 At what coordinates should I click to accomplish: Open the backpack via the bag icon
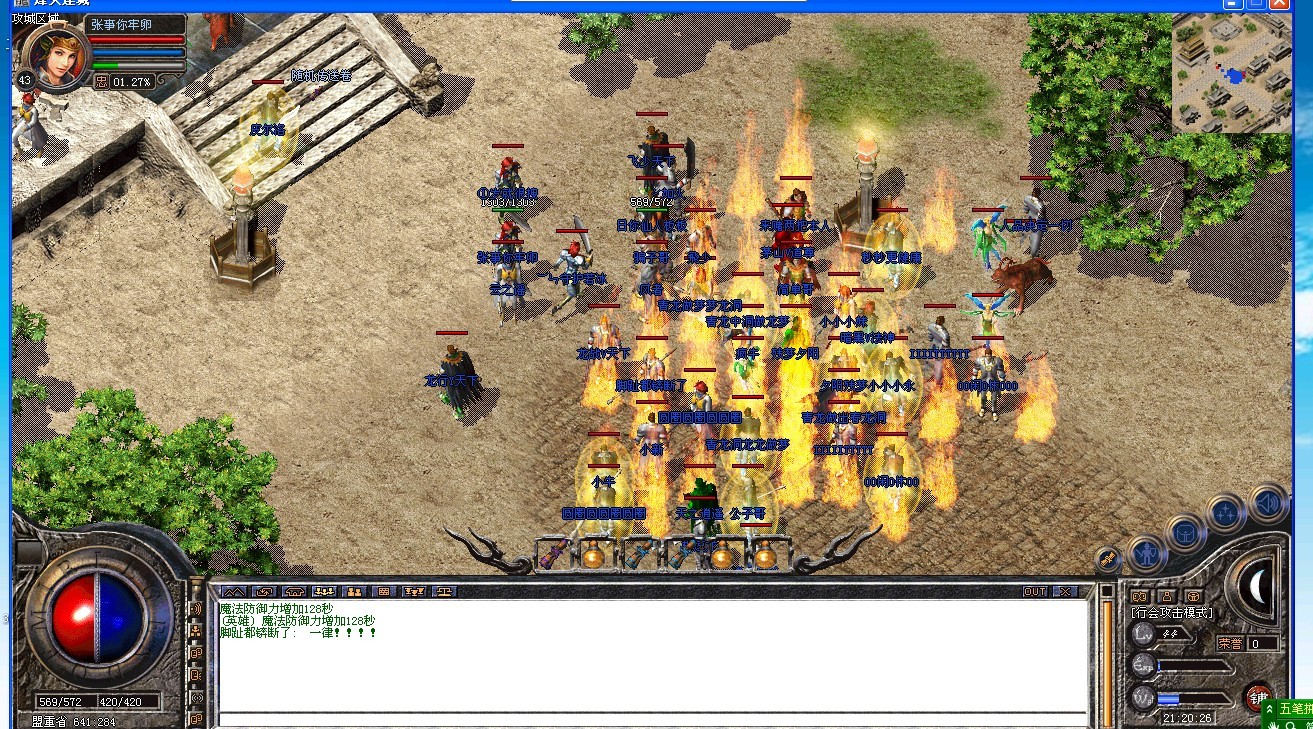[x=1185, y=532]
